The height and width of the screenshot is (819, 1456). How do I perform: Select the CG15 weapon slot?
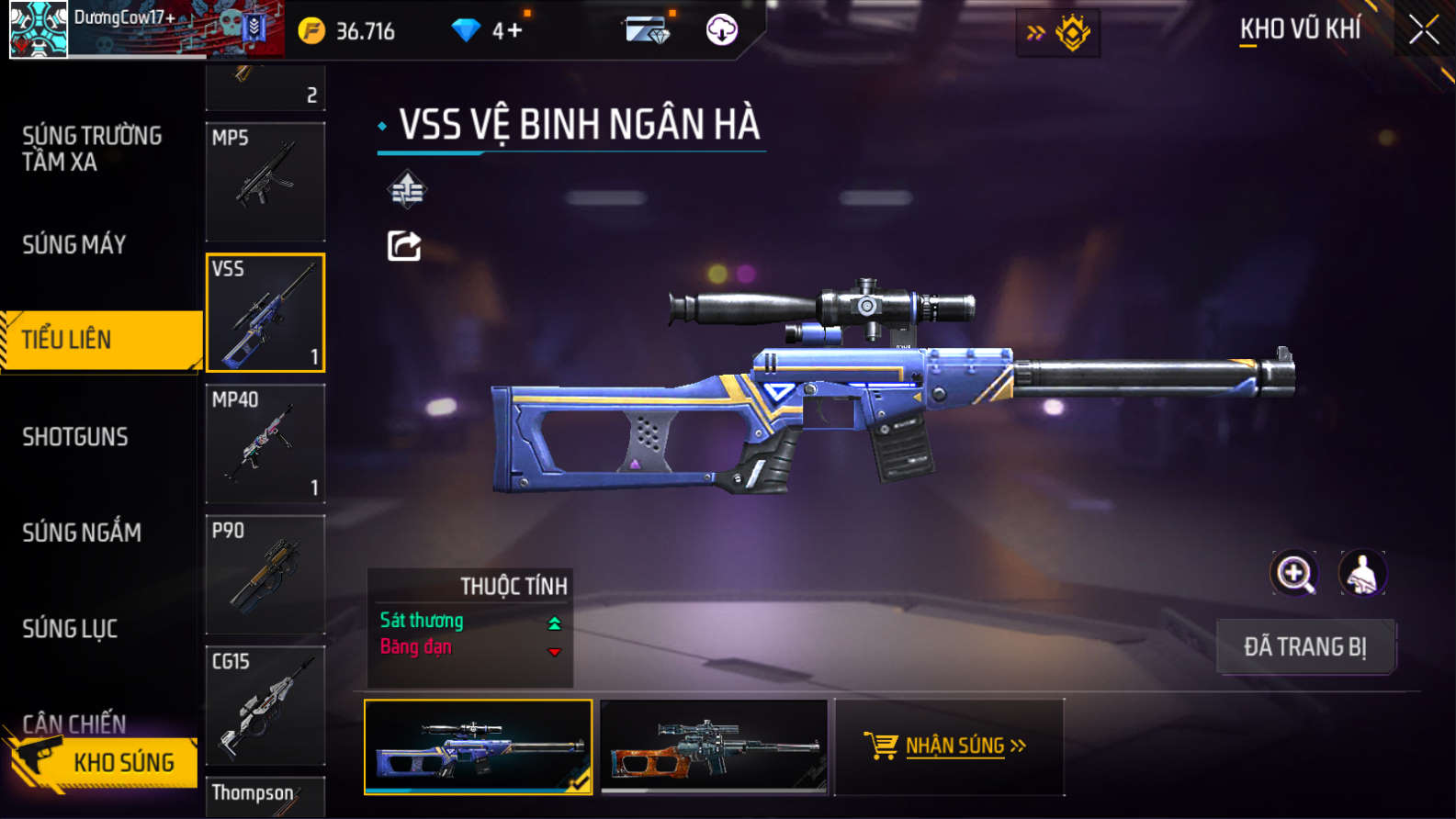point(265,706)
